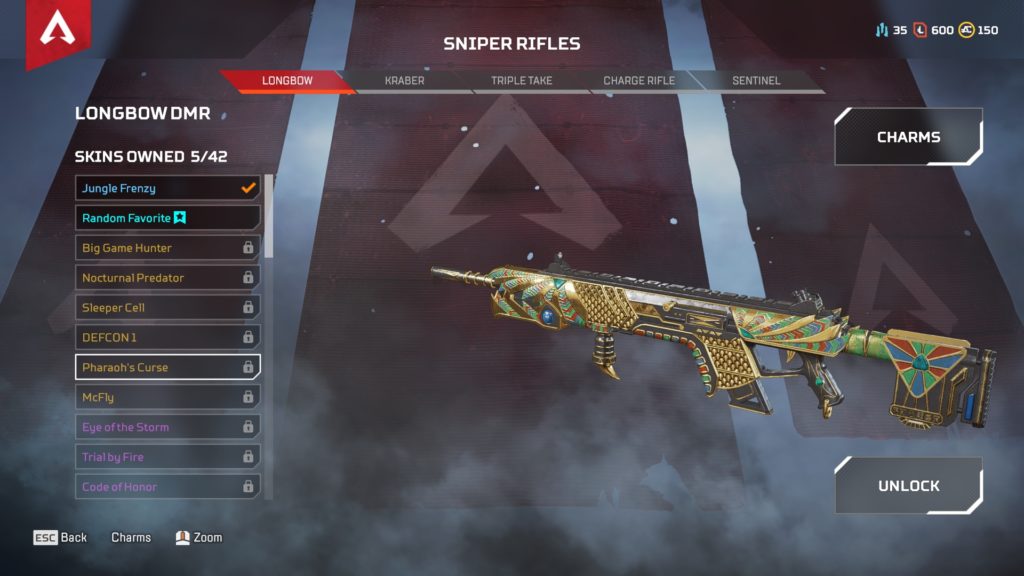Choose the Random Favorite option
The width and height of the screenshot is (1024, 576).
[x=167, y=218]
